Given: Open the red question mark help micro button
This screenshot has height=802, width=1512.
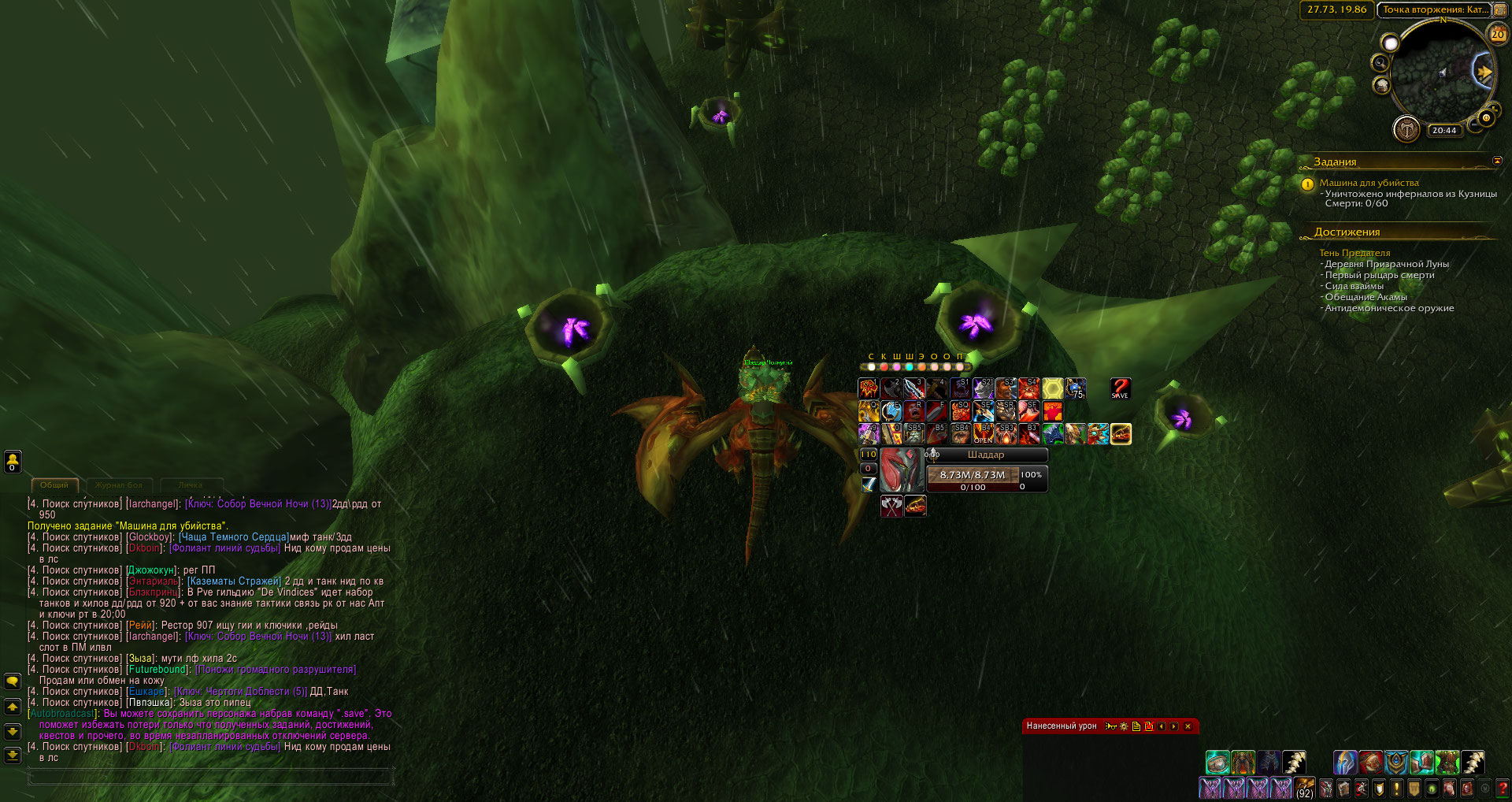Looking at the screenshot, I should tap(1503, 788).
